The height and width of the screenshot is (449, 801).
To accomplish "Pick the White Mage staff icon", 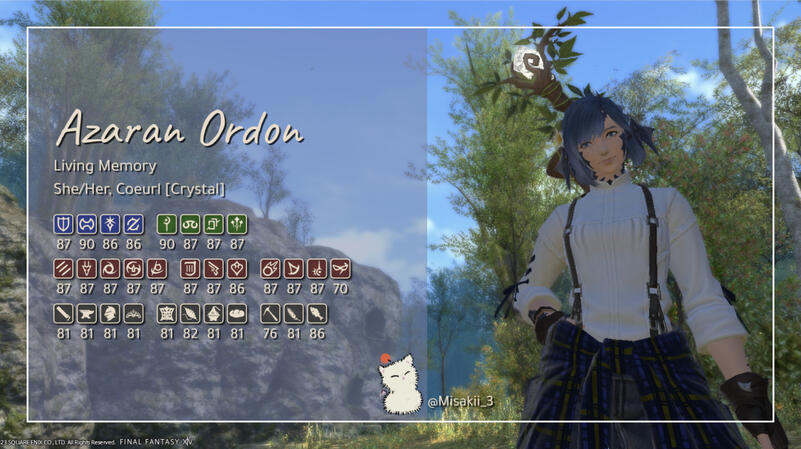I will [x=167, y=223].
